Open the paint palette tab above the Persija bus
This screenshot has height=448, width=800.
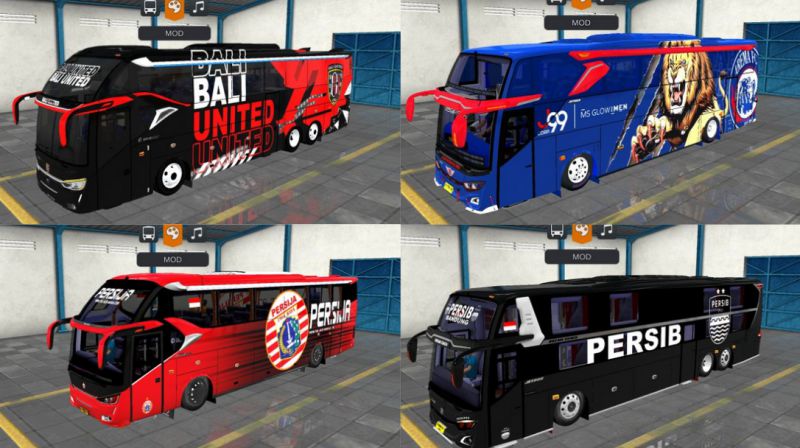[x=173, y=233]
